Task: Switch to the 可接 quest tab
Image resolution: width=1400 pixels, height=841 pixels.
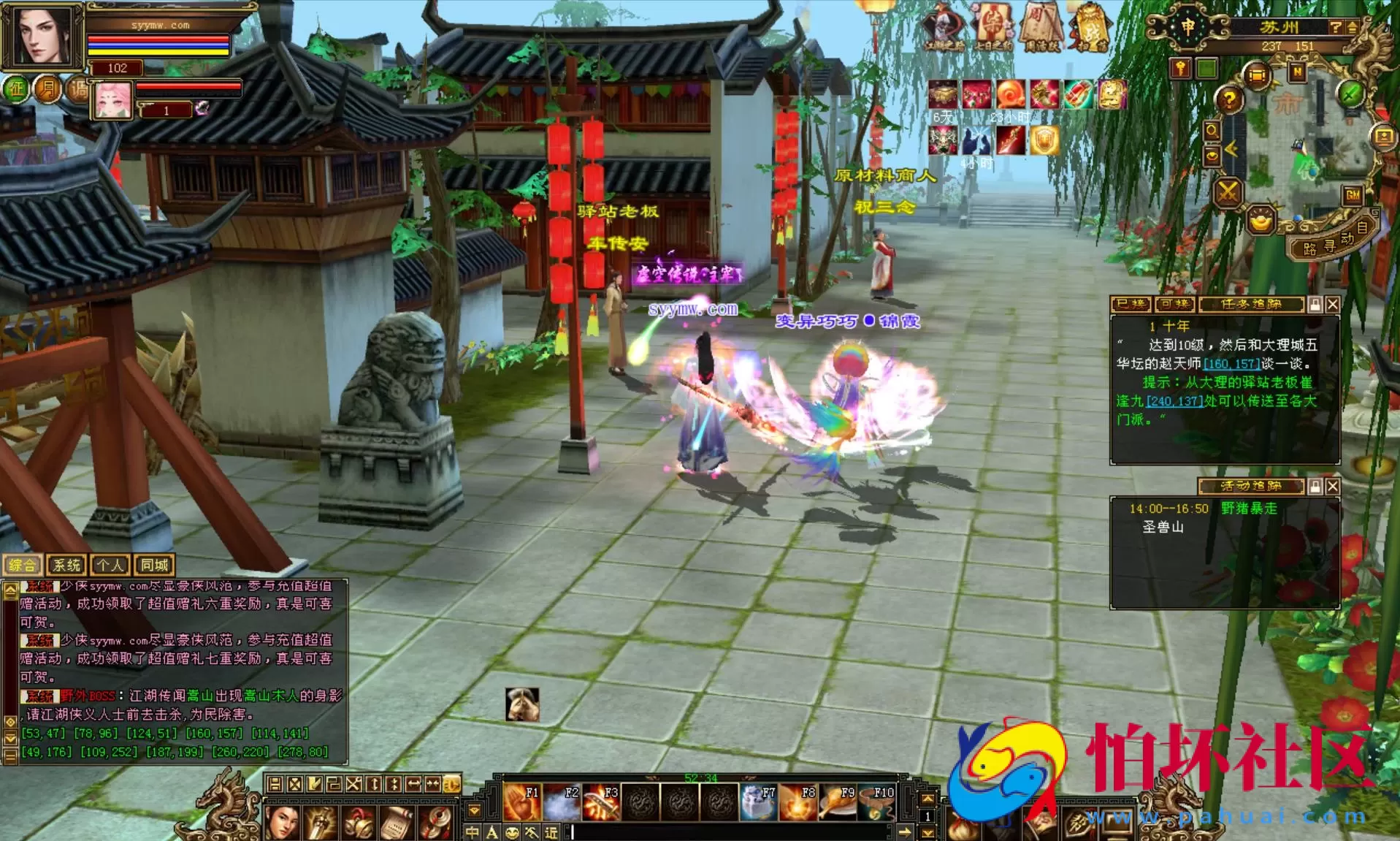Action: click(x=1176, y=305)
